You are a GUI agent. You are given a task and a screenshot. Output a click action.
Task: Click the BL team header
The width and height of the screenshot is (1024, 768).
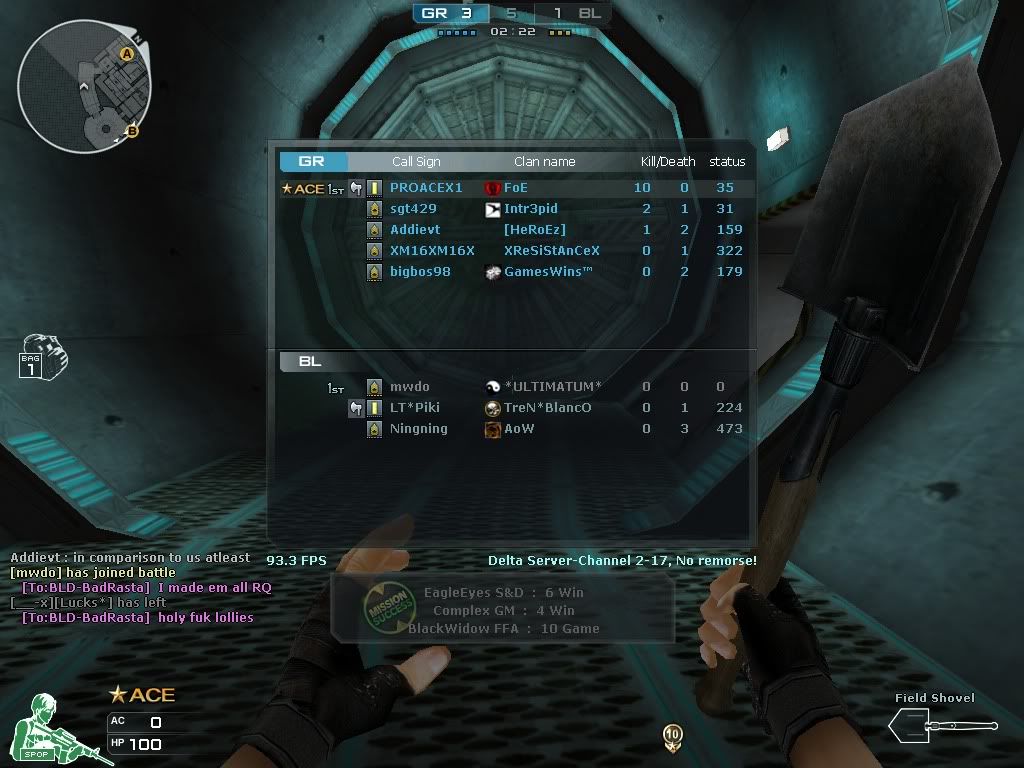(310, 362)
